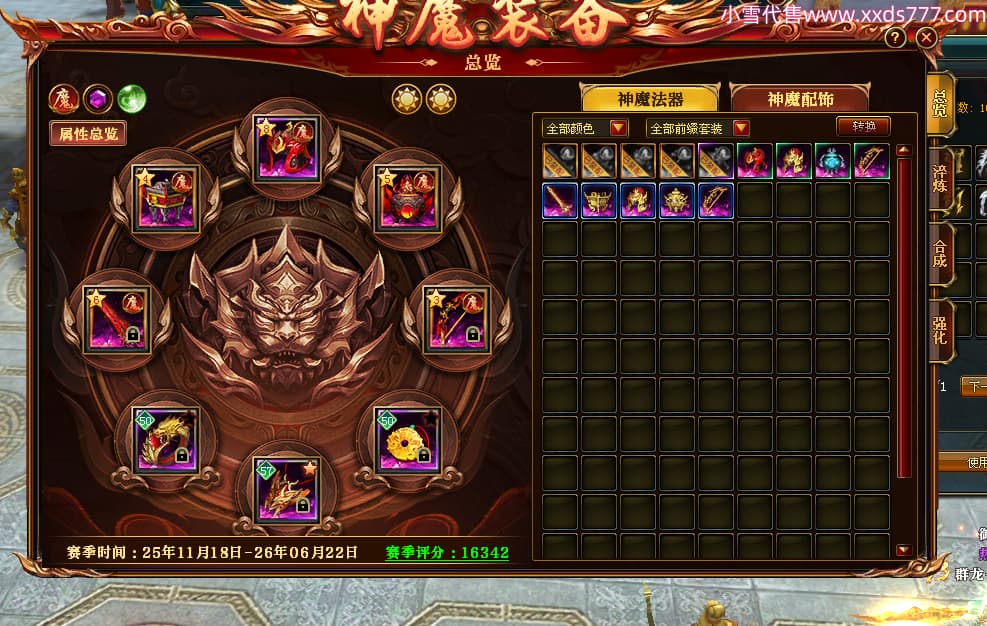
Task: Click the green orb icon
Action: point(131,99)
